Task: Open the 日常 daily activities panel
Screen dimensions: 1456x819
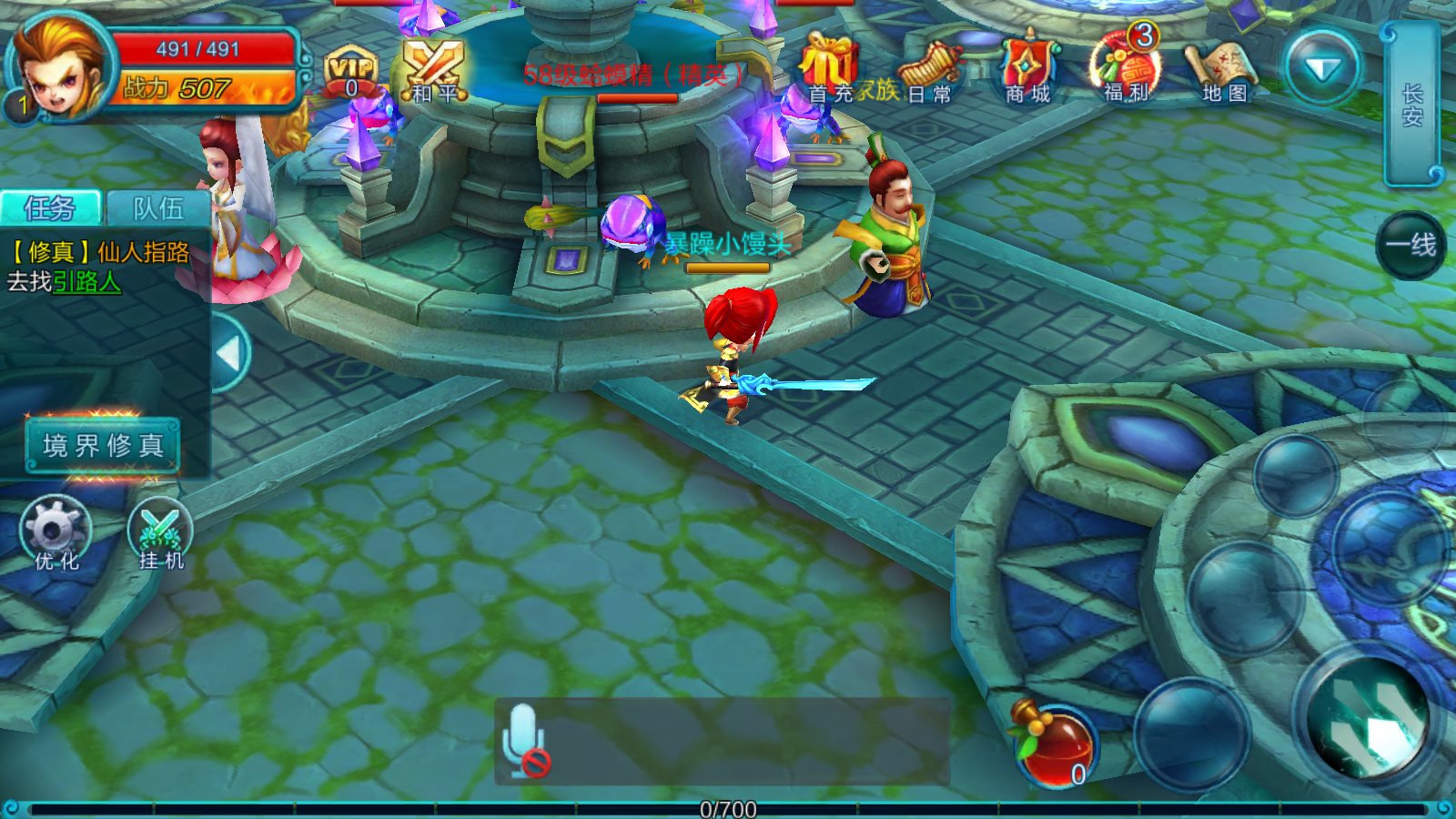Action: (x=929, y=64)
